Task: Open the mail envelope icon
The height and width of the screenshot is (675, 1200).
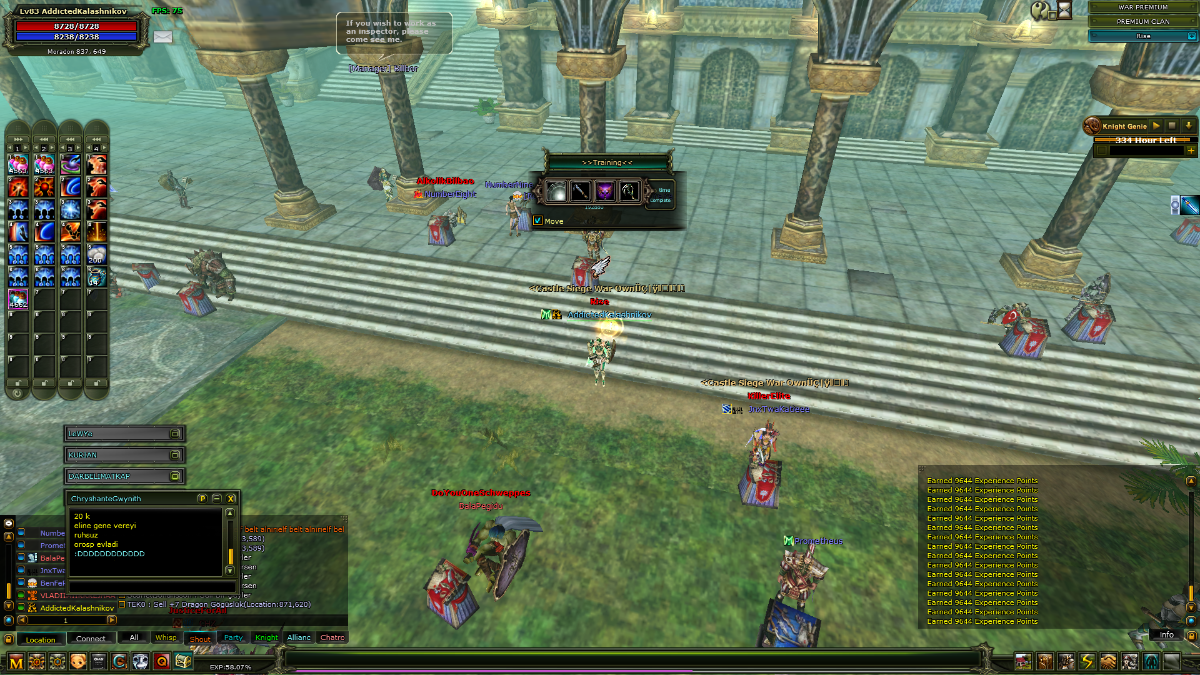Action: pos(162,37)
